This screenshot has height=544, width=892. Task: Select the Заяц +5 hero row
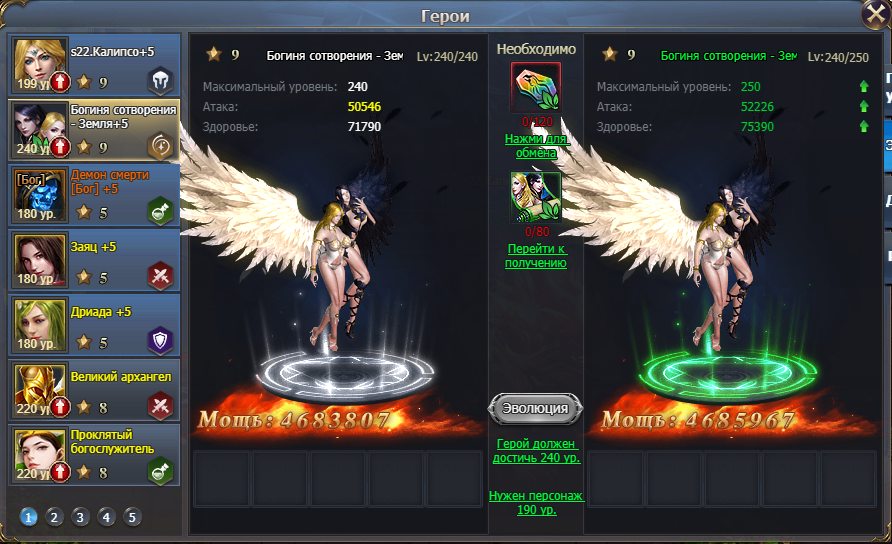(x=96, y=261)
